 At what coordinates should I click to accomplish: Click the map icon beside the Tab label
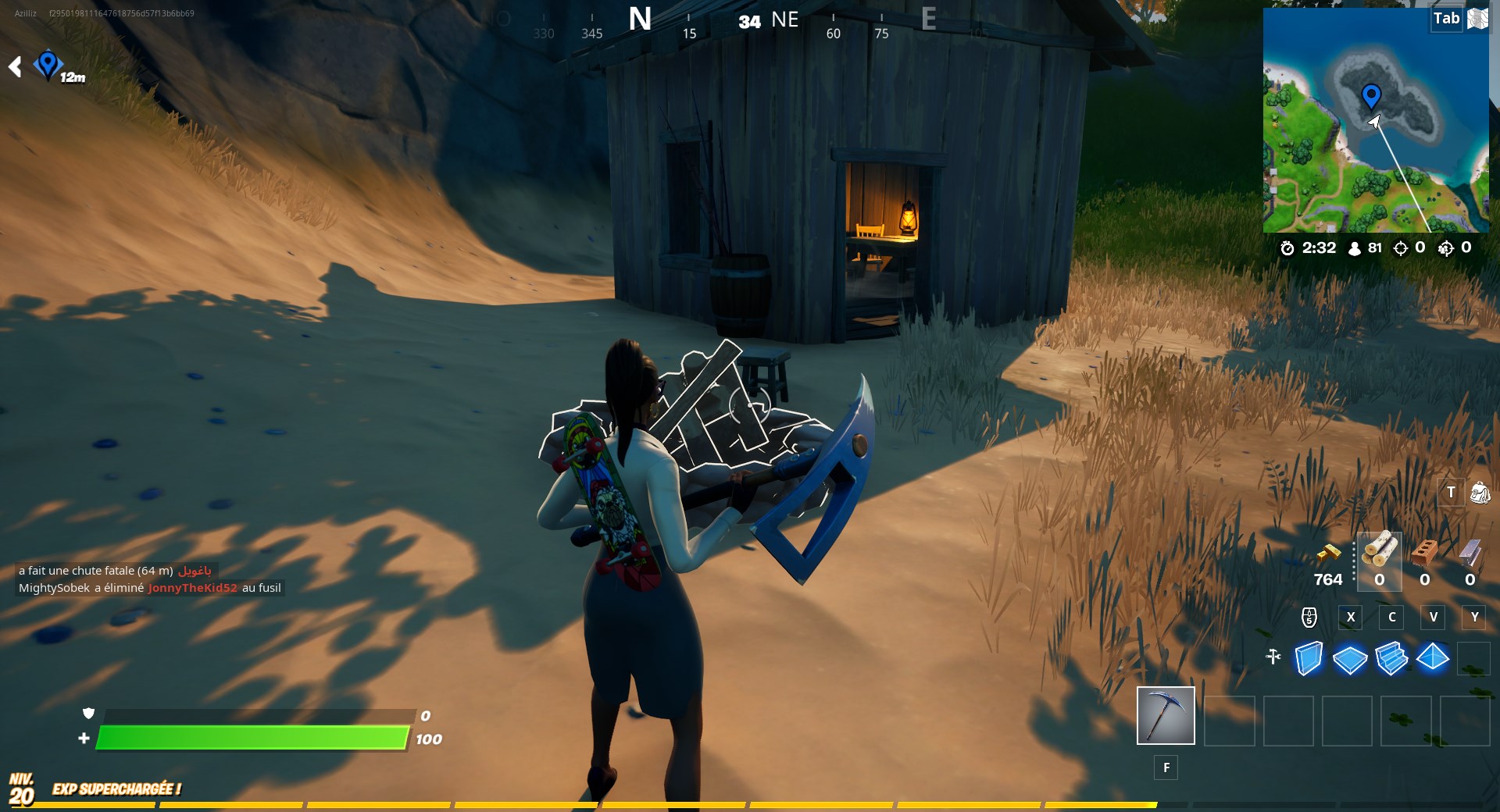click(1479, 19)
